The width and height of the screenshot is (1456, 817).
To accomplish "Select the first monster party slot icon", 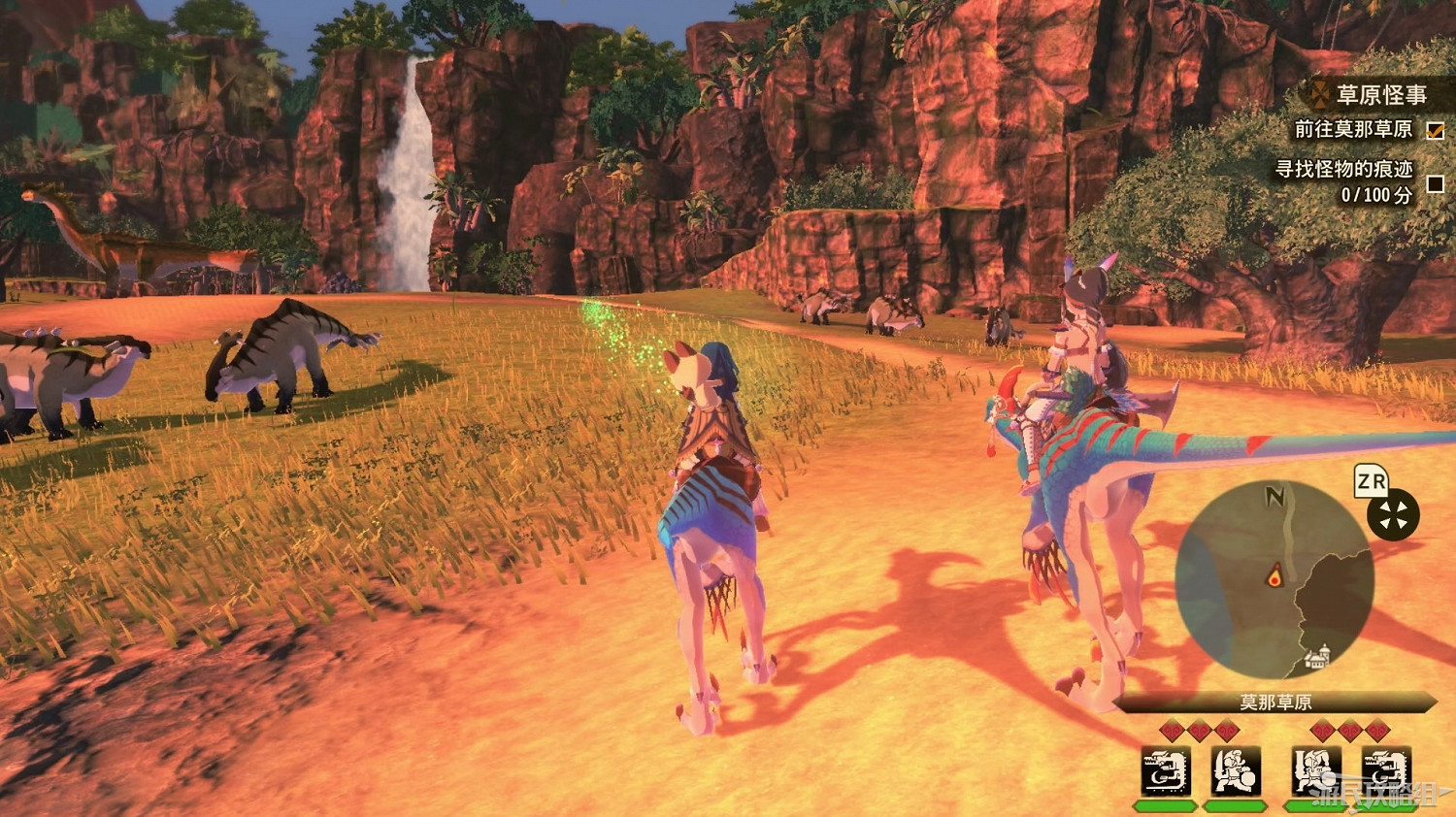I will 1168,773.
